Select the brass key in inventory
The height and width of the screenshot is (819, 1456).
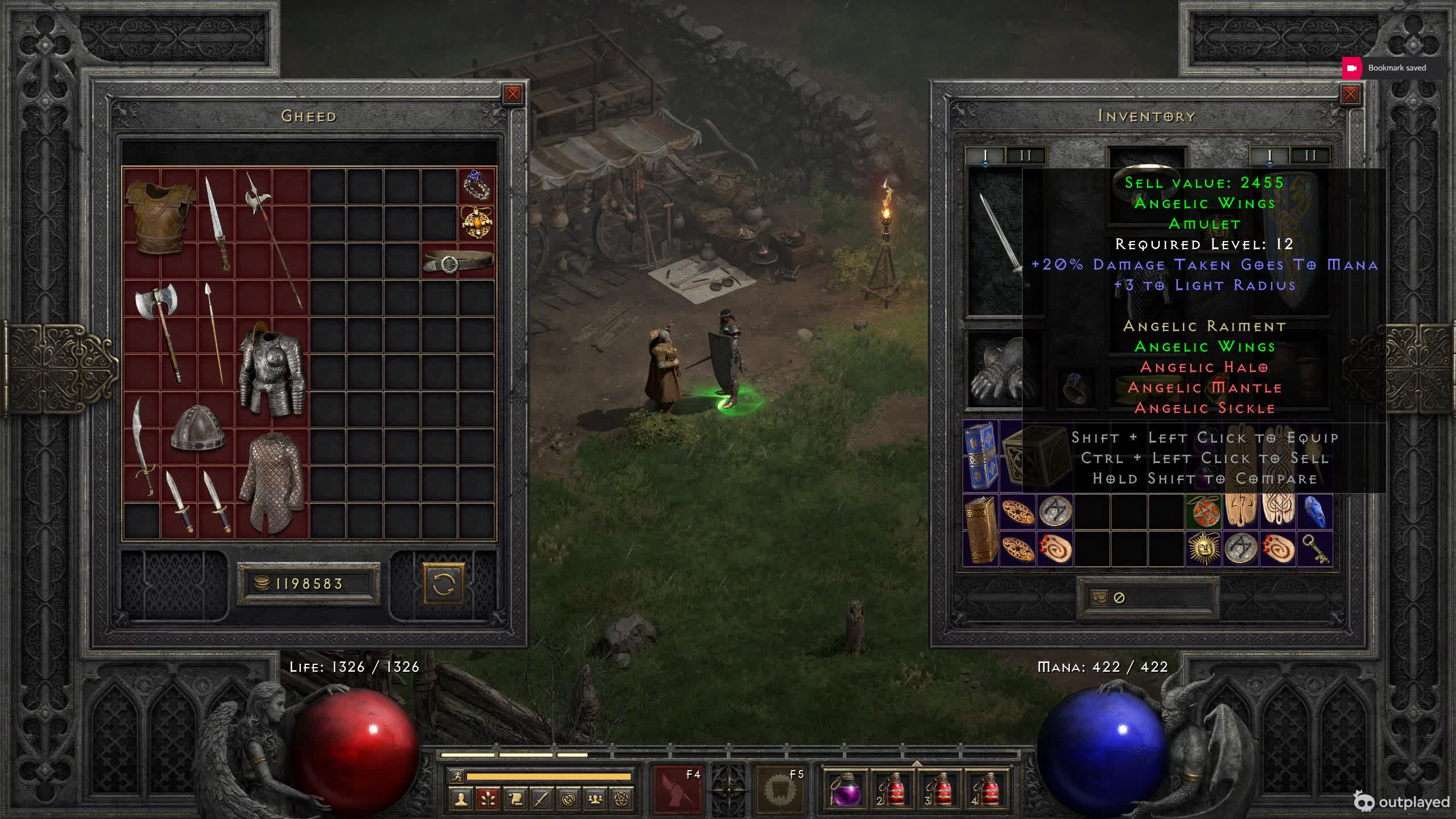(1315, 549)
